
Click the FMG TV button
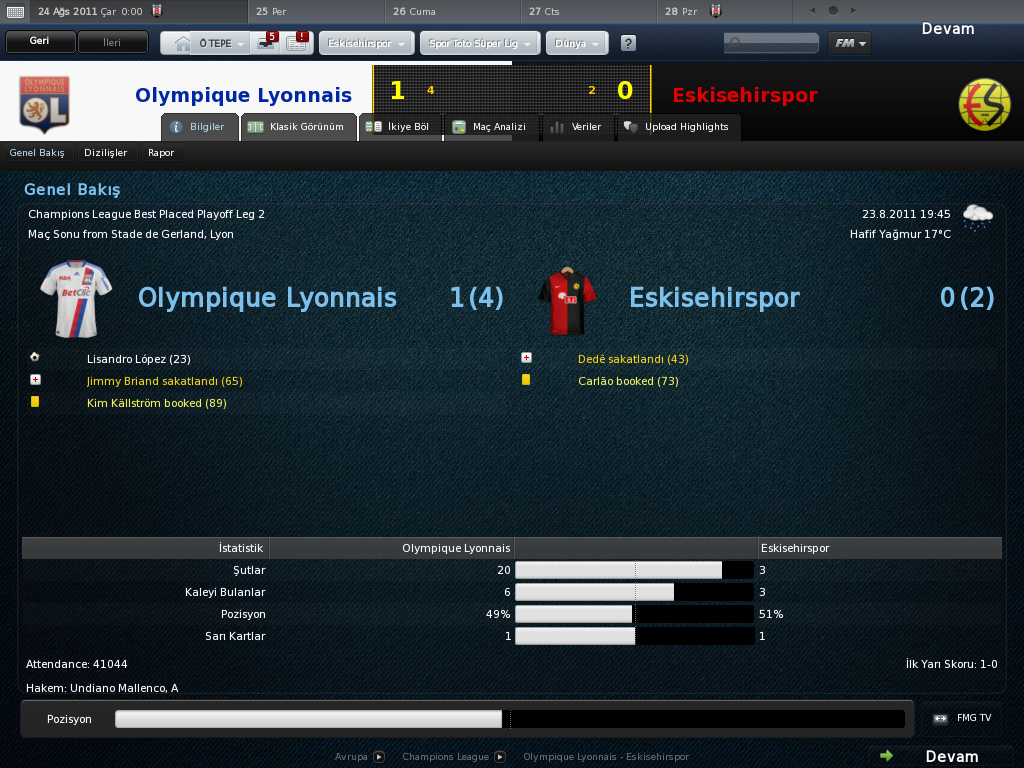tap(963, 718)
